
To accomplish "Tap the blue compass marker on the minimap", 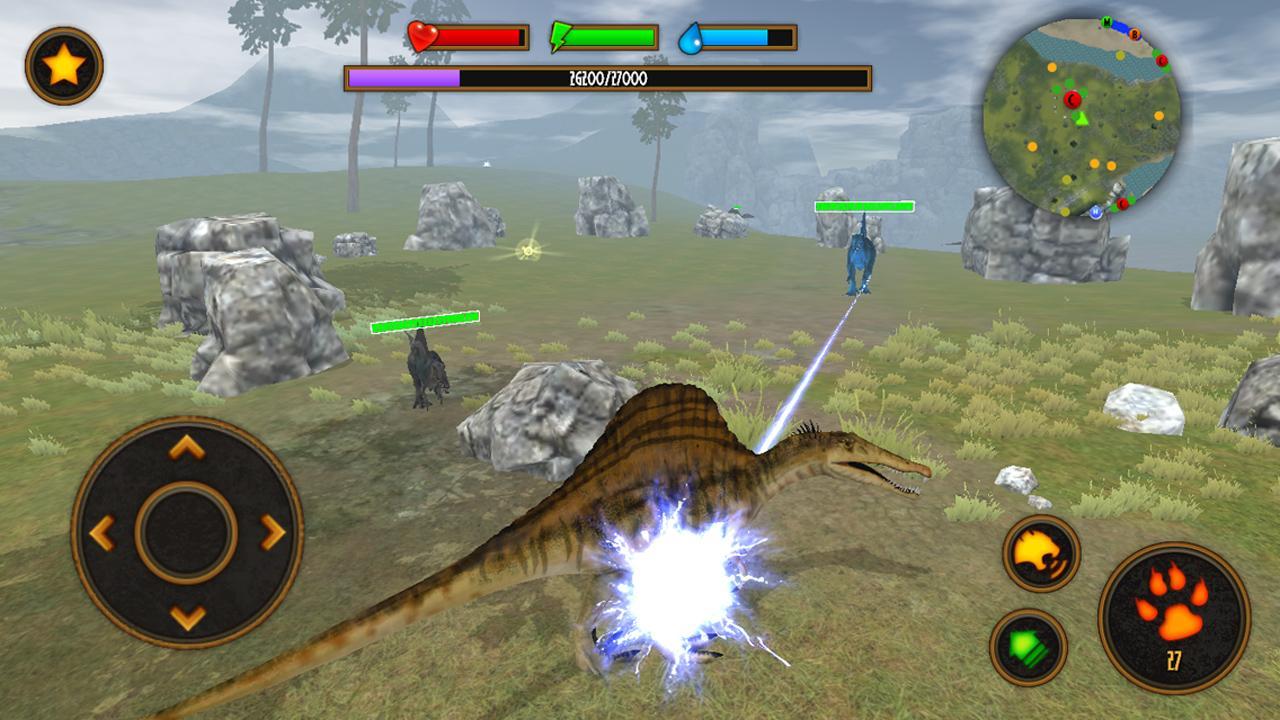I will coord(1097,212).
